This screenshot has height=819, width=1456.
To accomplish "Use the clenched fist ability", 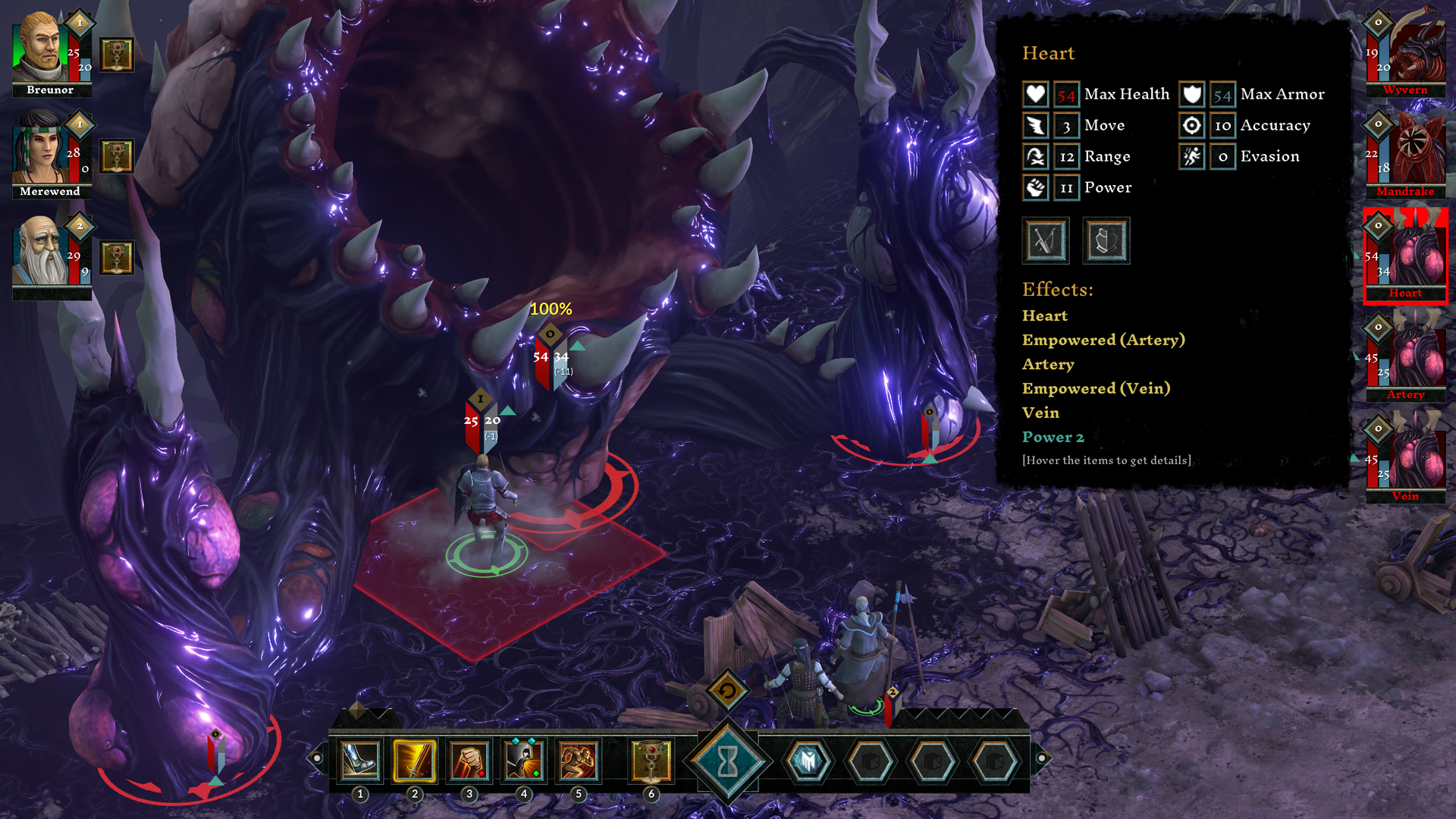I will coord(469,761).
